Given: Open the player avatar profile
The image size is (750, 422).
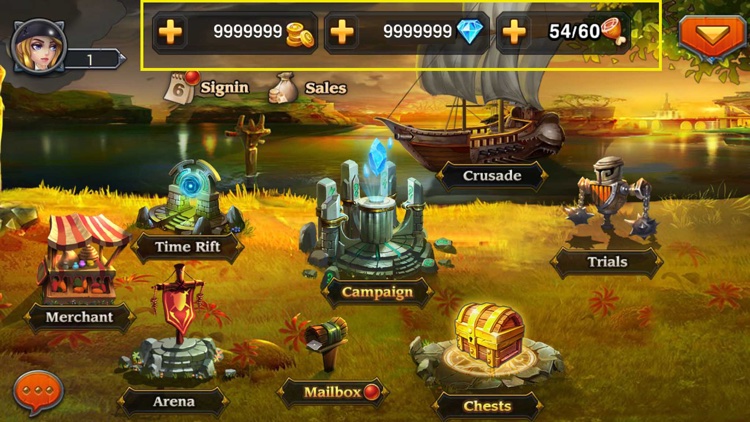Looking at the screenshot, I should tap(39, 45).
